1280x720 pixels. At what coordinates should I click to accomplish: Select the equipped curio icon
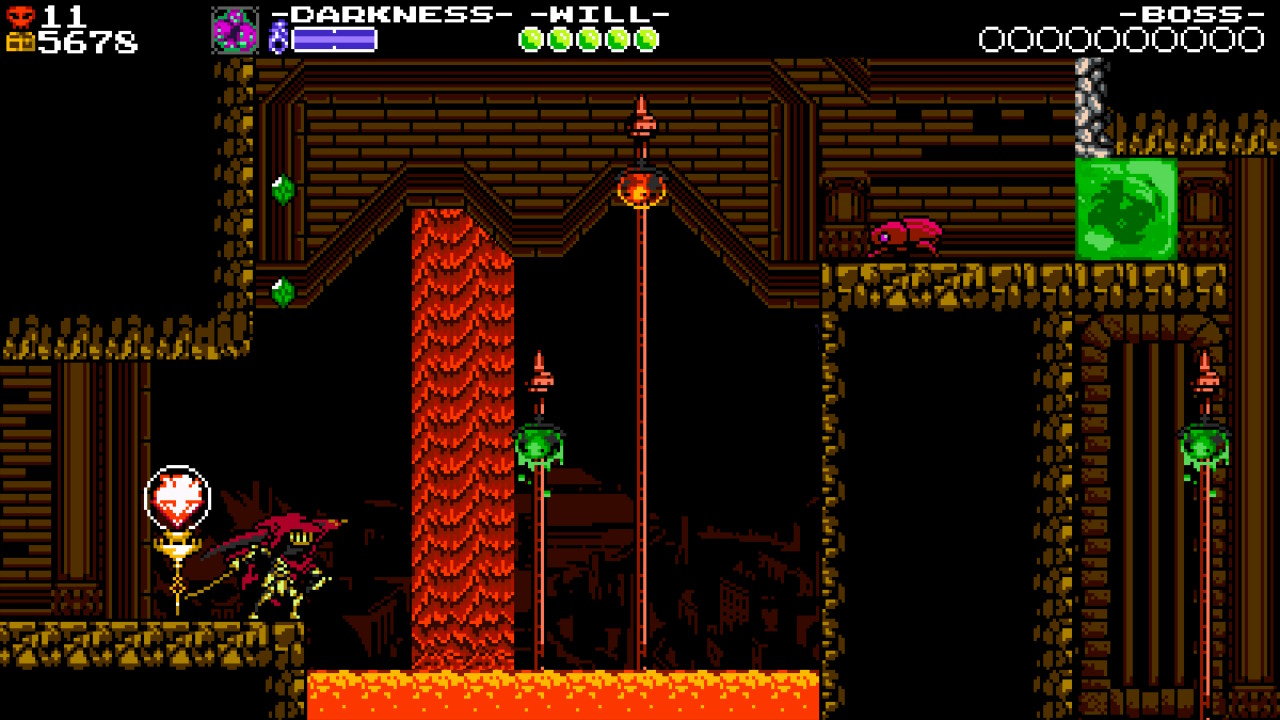tap(235, 30)
